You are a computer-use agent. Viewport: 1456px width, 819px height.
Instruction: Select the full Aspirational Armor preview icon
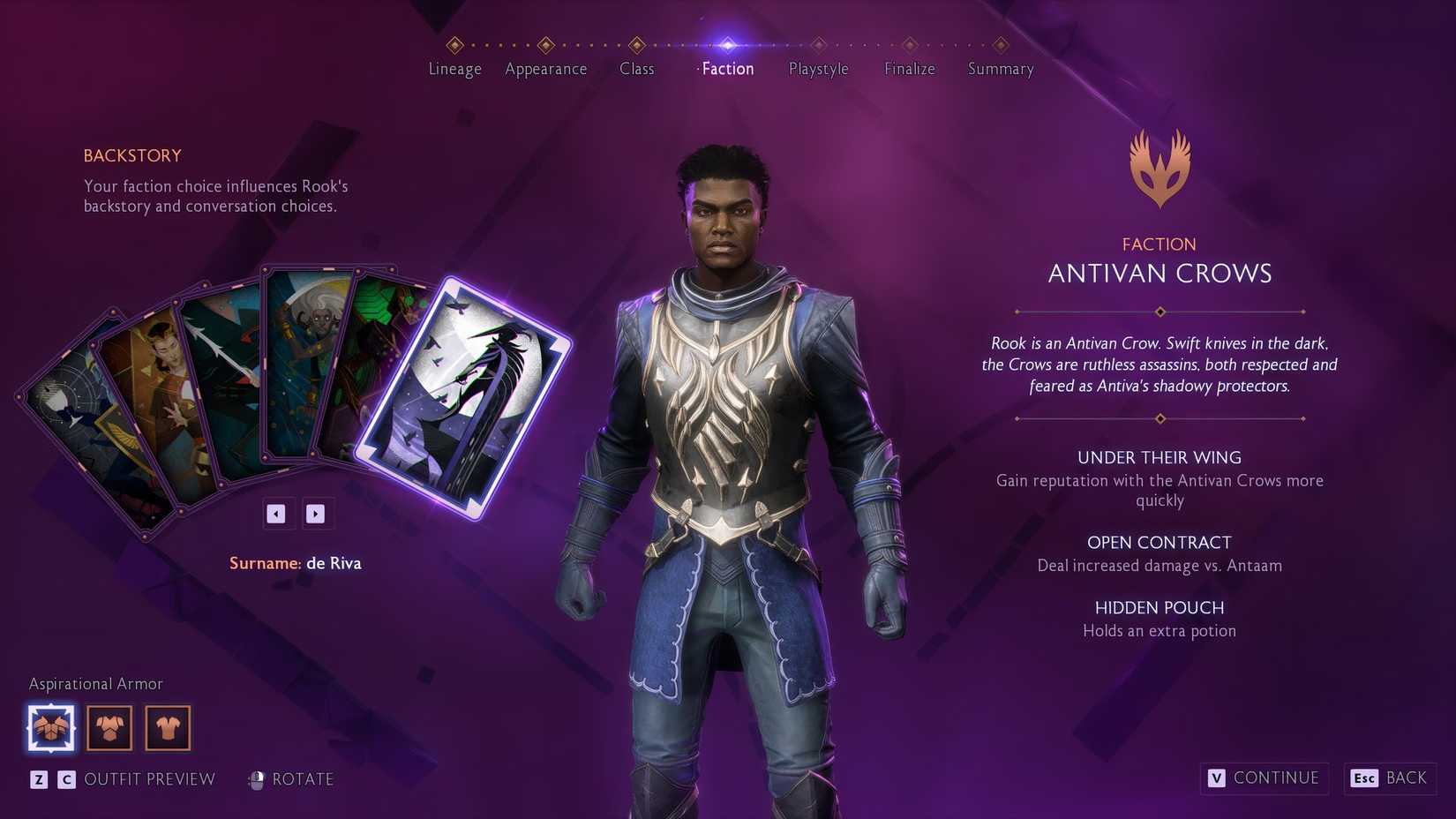coord(50,727)
